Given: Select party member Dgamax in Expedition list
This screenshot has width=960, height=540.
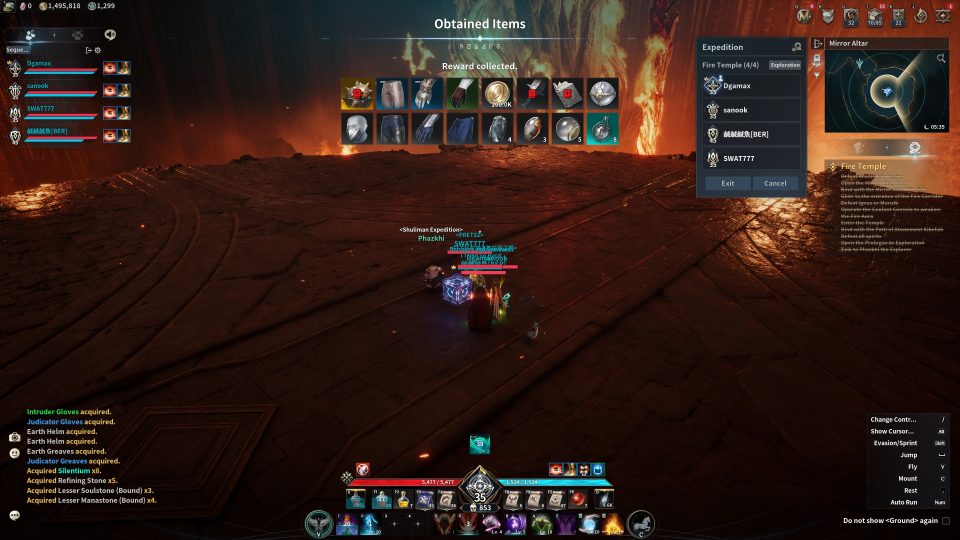Looking at the screenshot, I should [x=751, y=85].
